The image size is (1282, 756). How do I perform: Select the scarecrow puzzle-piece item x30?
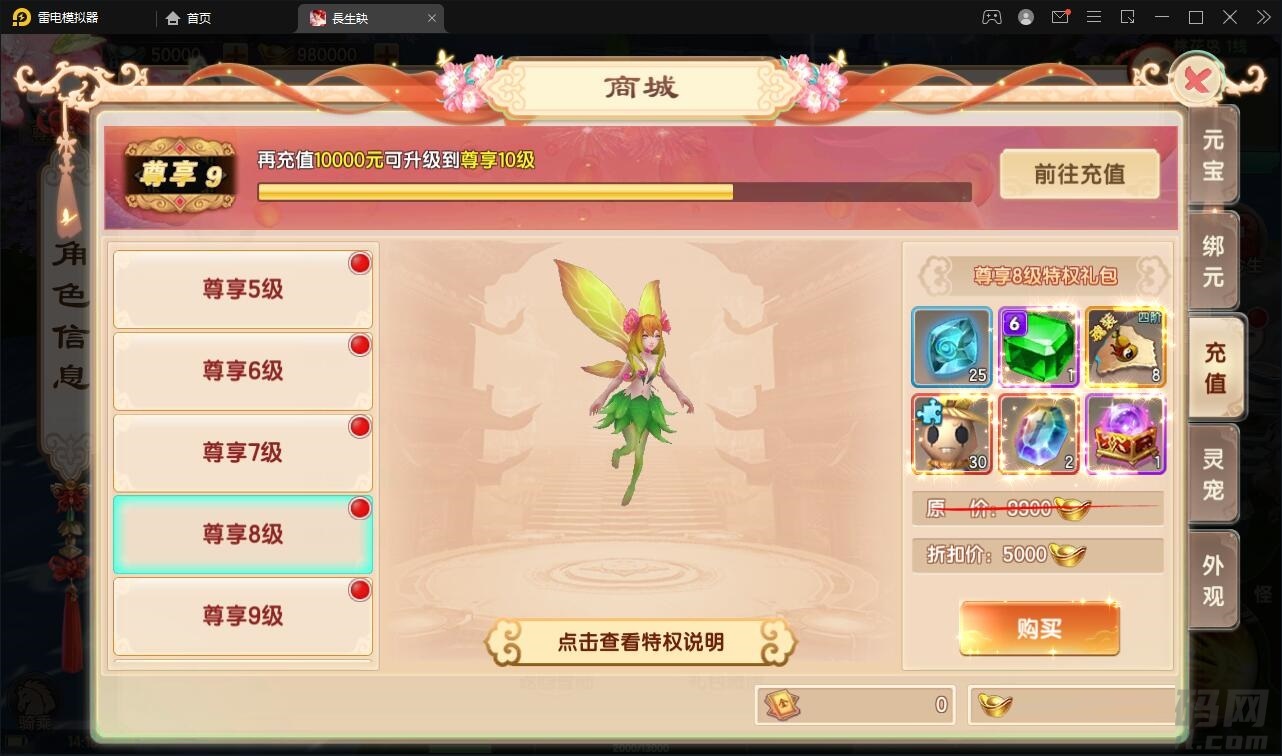949,435
